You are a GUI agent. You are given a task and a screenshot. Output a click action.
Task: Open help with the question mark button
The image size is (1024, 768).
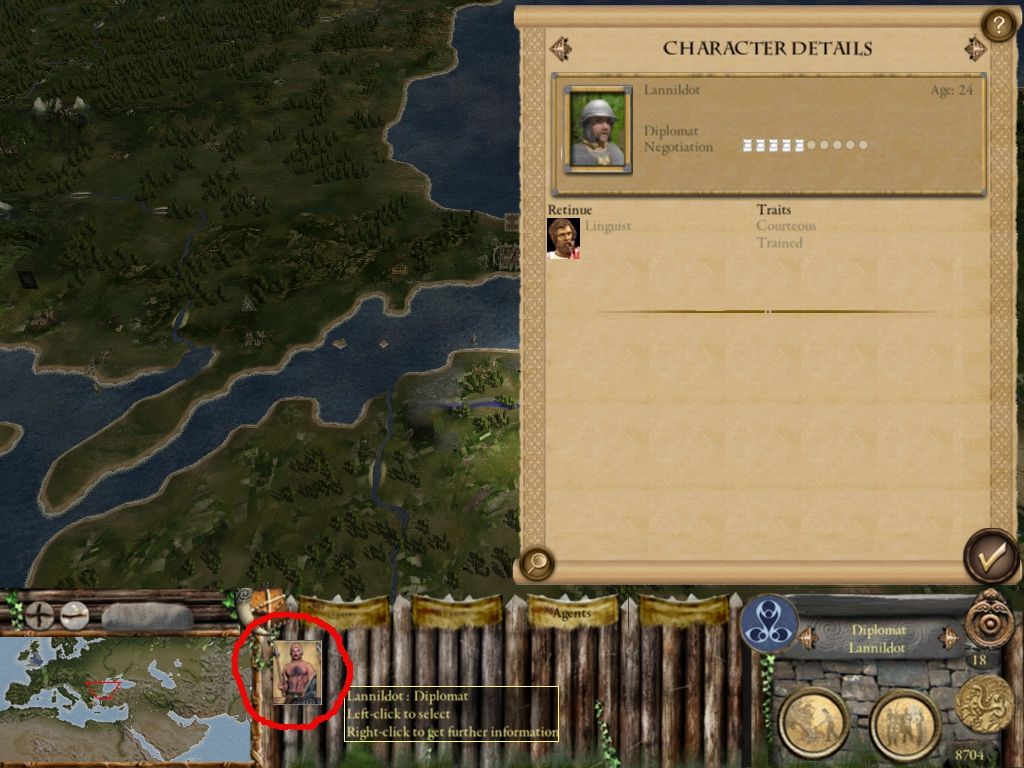(x=997, y=24)
